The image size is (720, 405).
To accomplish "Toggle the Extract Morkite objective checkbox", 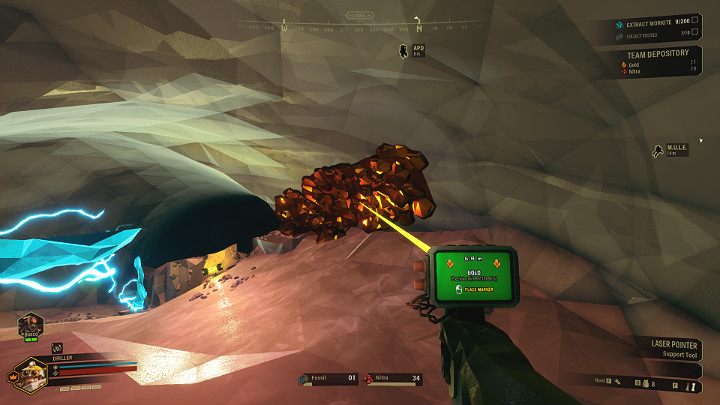I will [694, 20].
